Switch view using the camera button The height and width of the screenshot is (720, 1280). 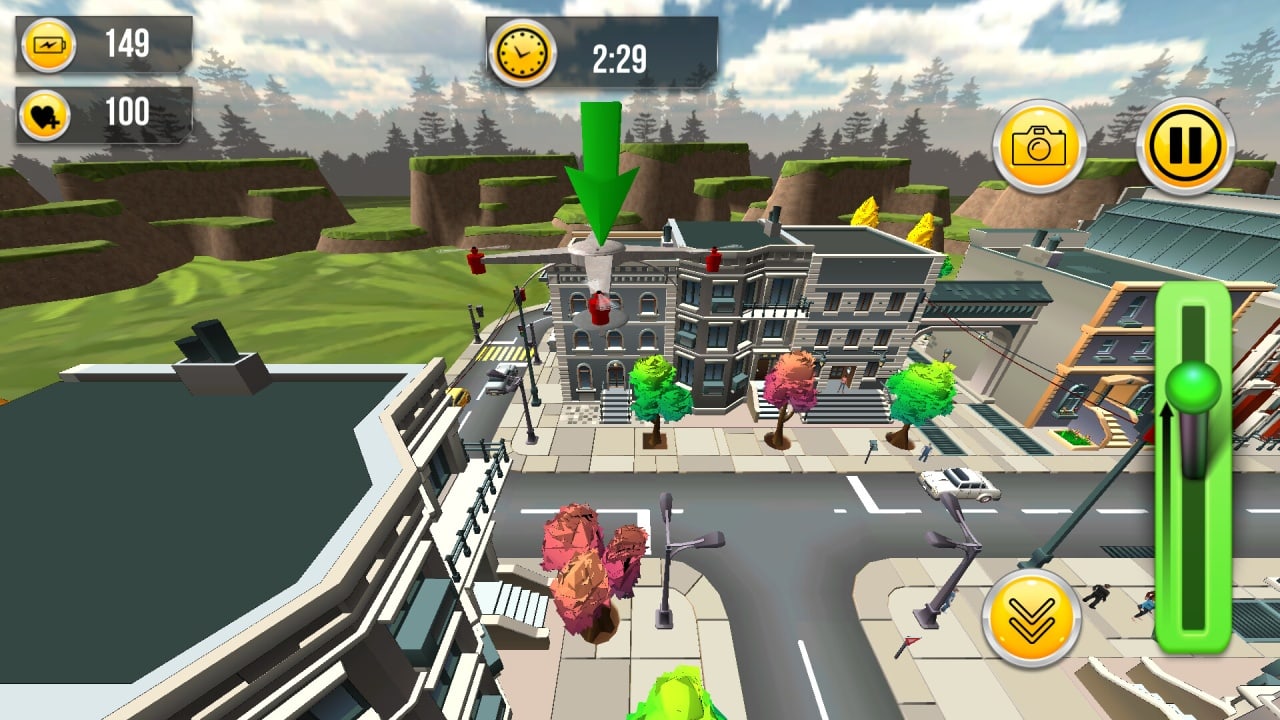point(1039,146)
